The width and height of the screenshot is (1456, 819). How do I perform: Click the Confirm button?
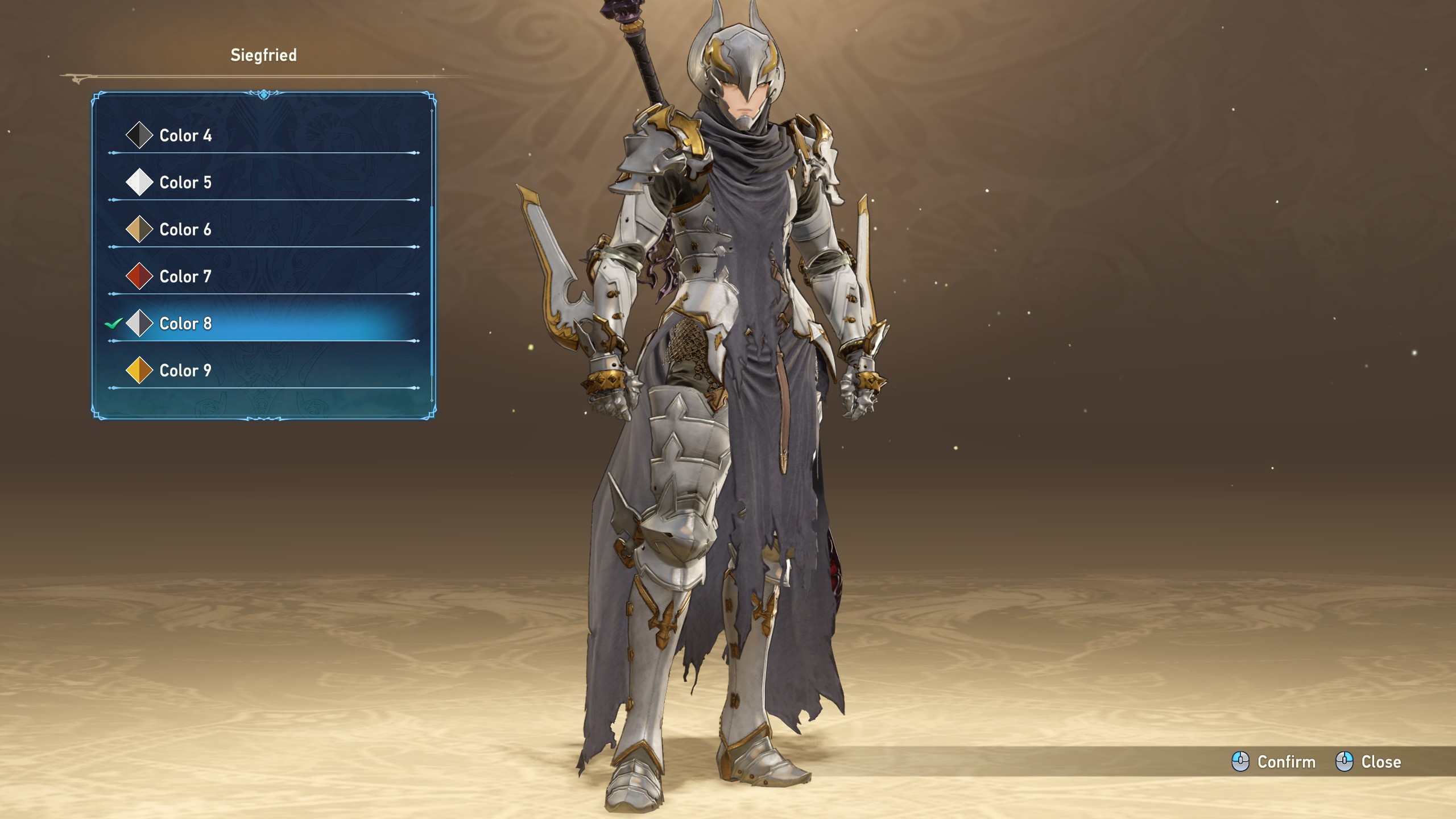[1274, 762]
